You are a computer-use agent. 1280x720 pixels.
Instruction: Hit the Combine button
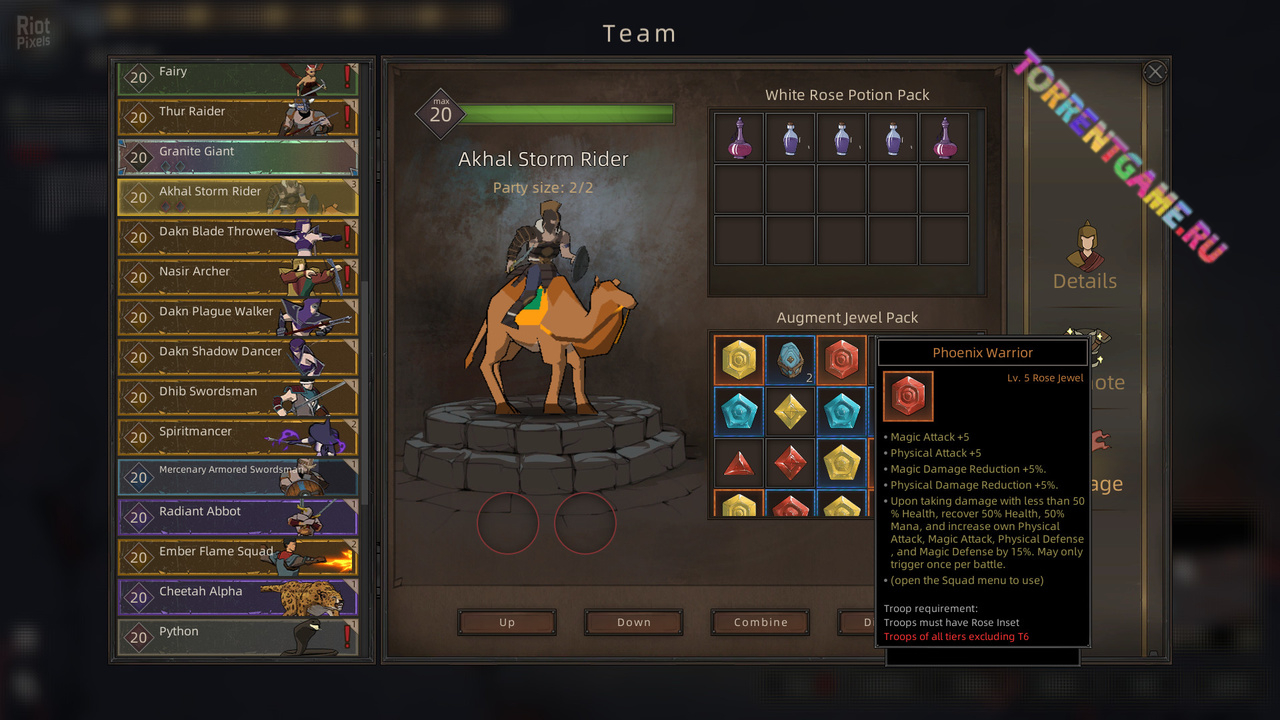click(761, 622)
